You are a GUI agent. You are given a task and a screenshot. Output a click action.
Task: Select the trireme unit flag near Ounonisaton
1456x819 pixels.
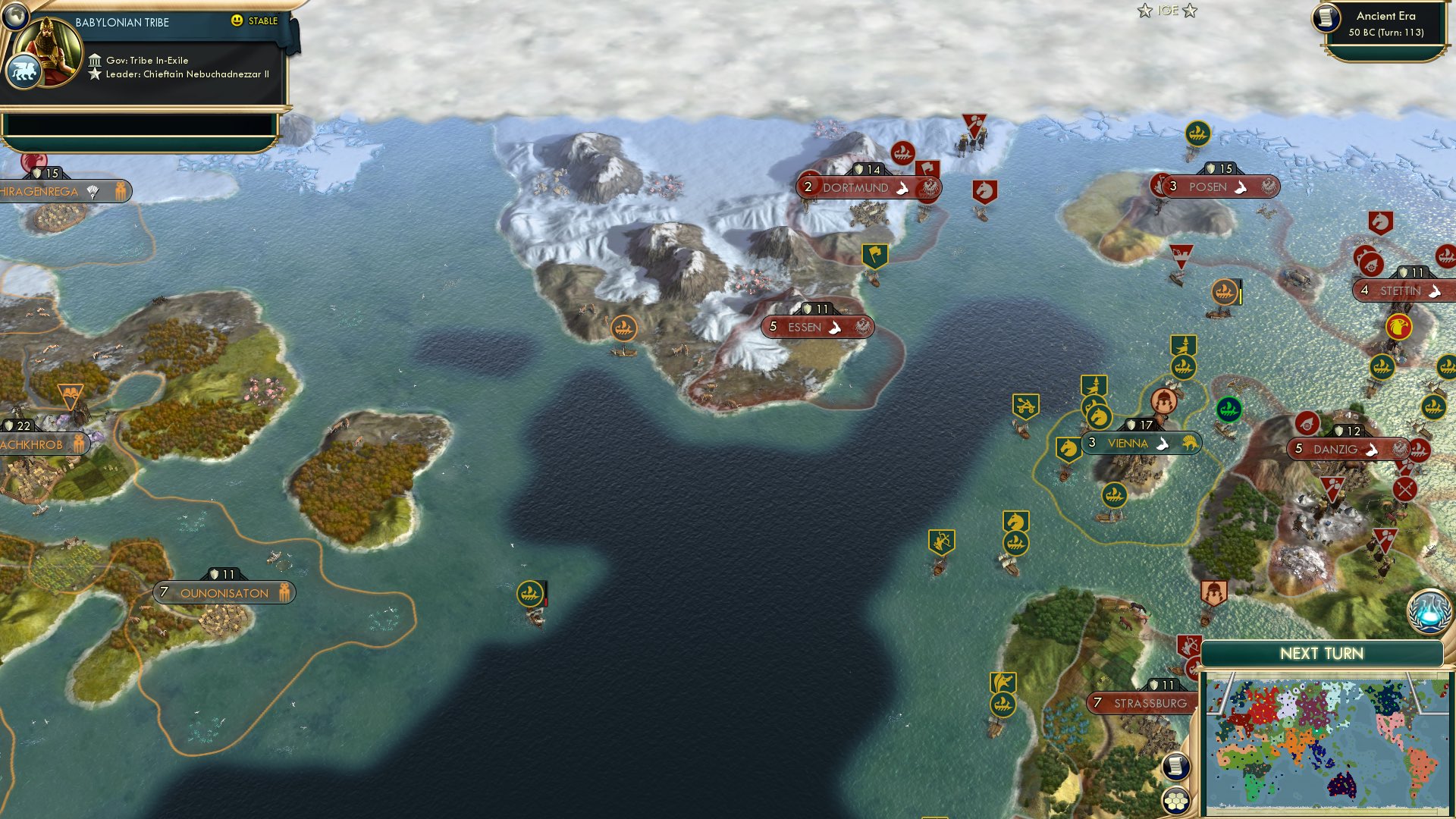click(531, 593)
